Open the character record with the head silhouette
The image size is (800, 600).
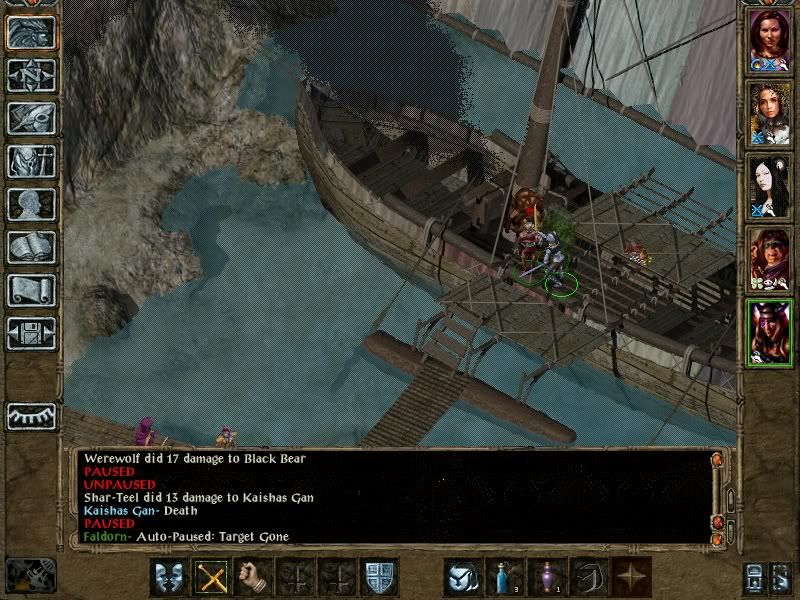(x=31, y=204)
